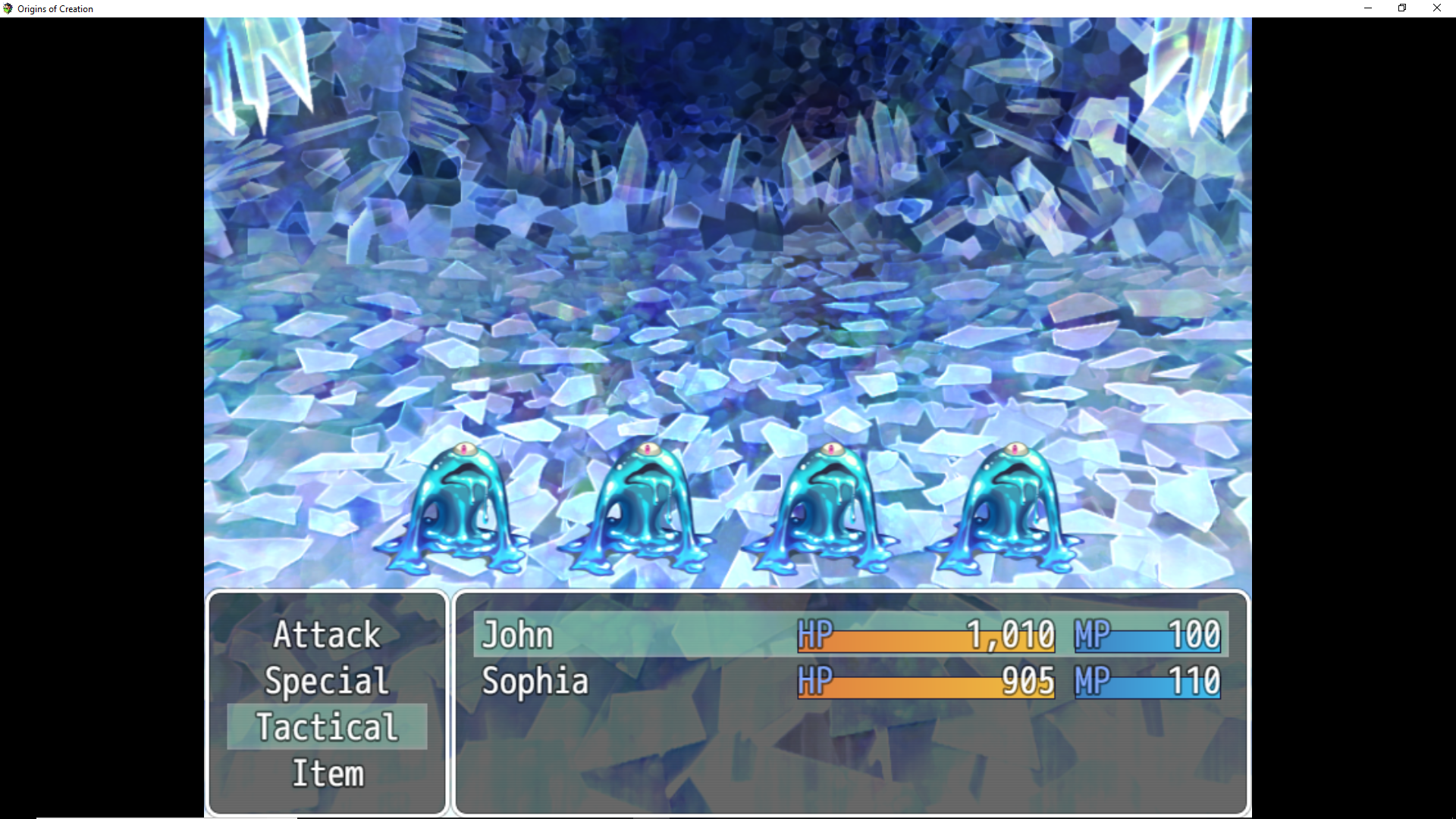Minimize the game window
Viewport: 1456px width, 819px height.
[x=1368, y=8]
